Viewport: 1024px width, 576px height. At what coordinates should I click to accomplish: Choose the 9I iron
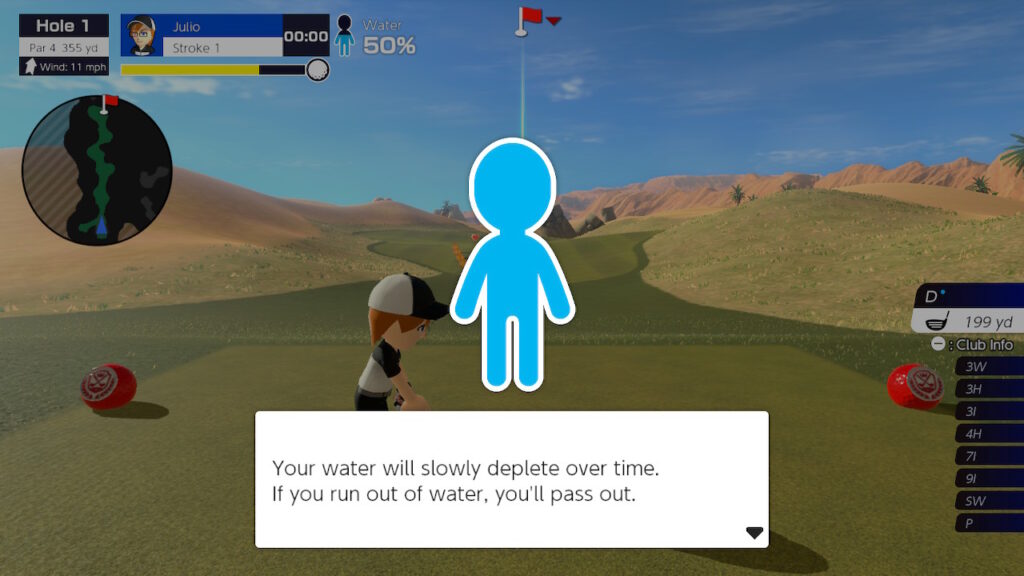pos(986,478)
